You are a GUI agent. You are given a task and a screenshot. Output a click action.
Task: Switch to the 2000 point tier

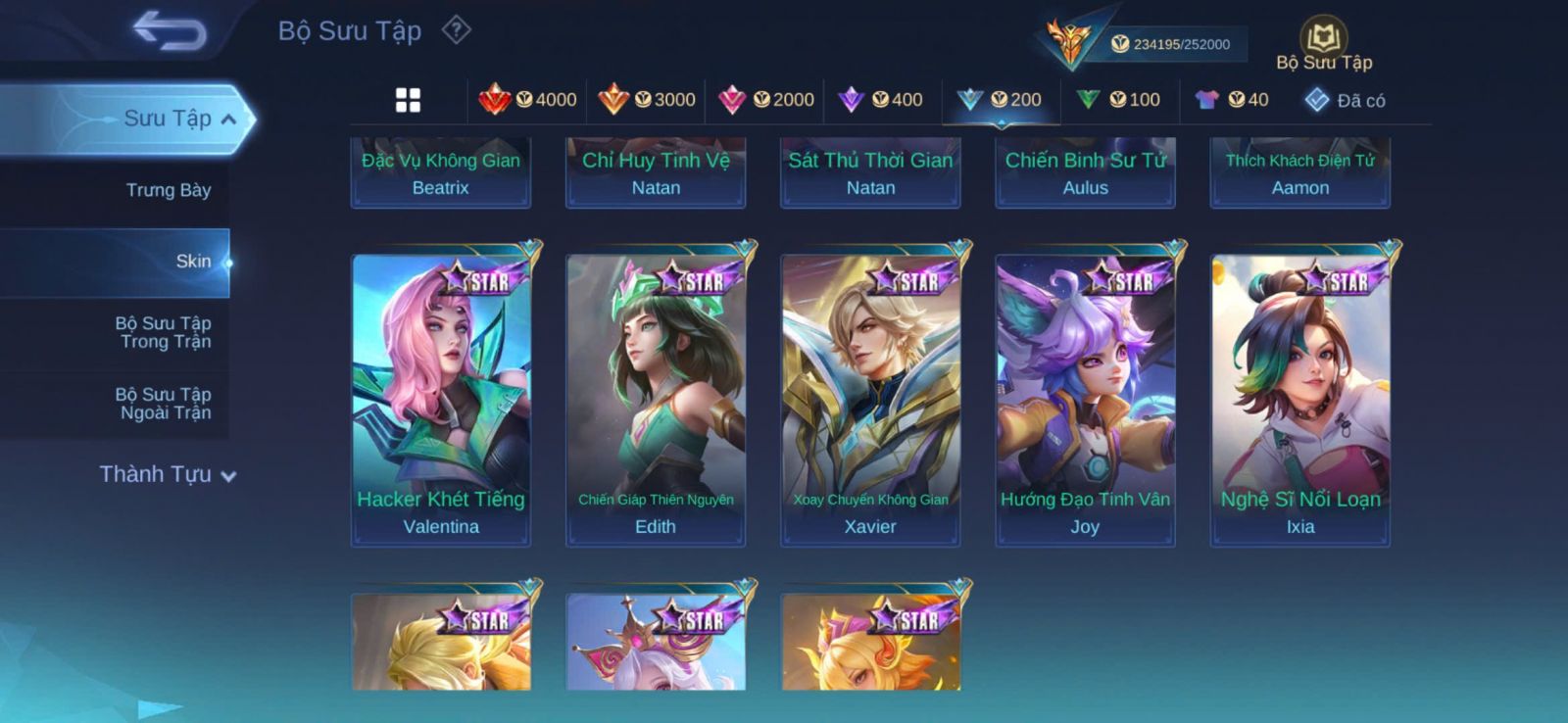click(765, 100)
